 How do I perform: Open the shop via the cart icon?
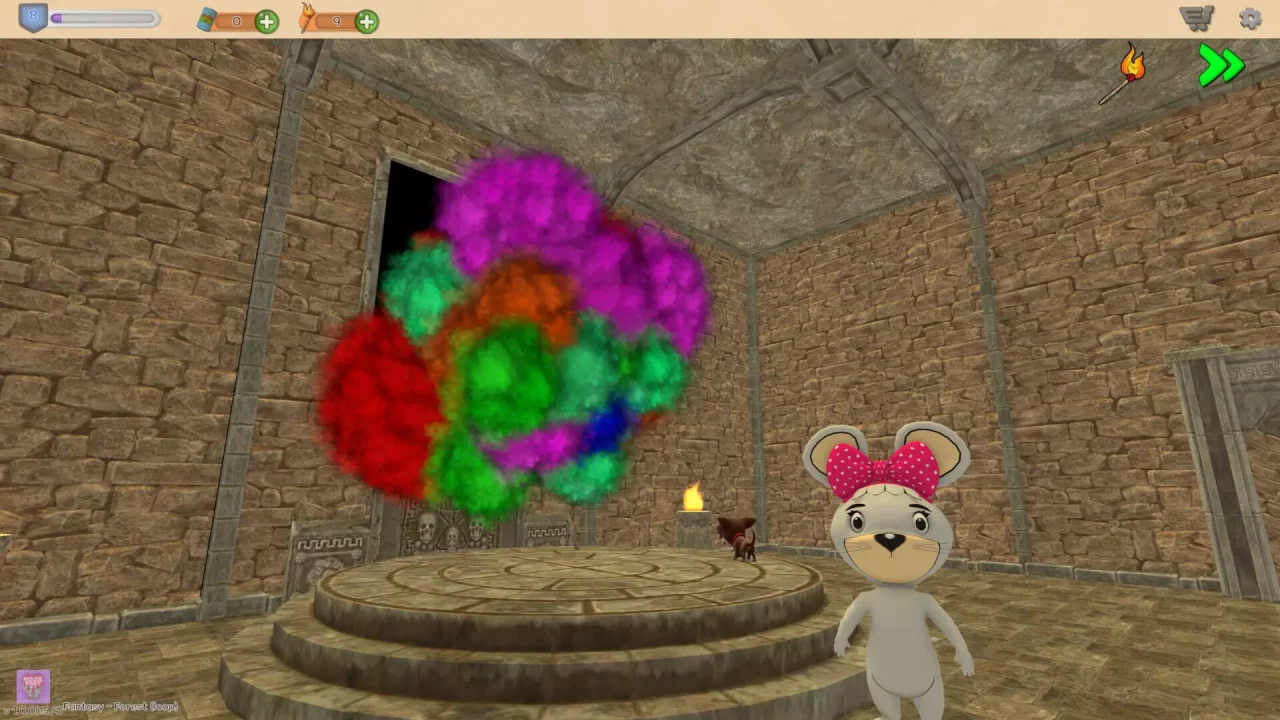[1196, 17]
